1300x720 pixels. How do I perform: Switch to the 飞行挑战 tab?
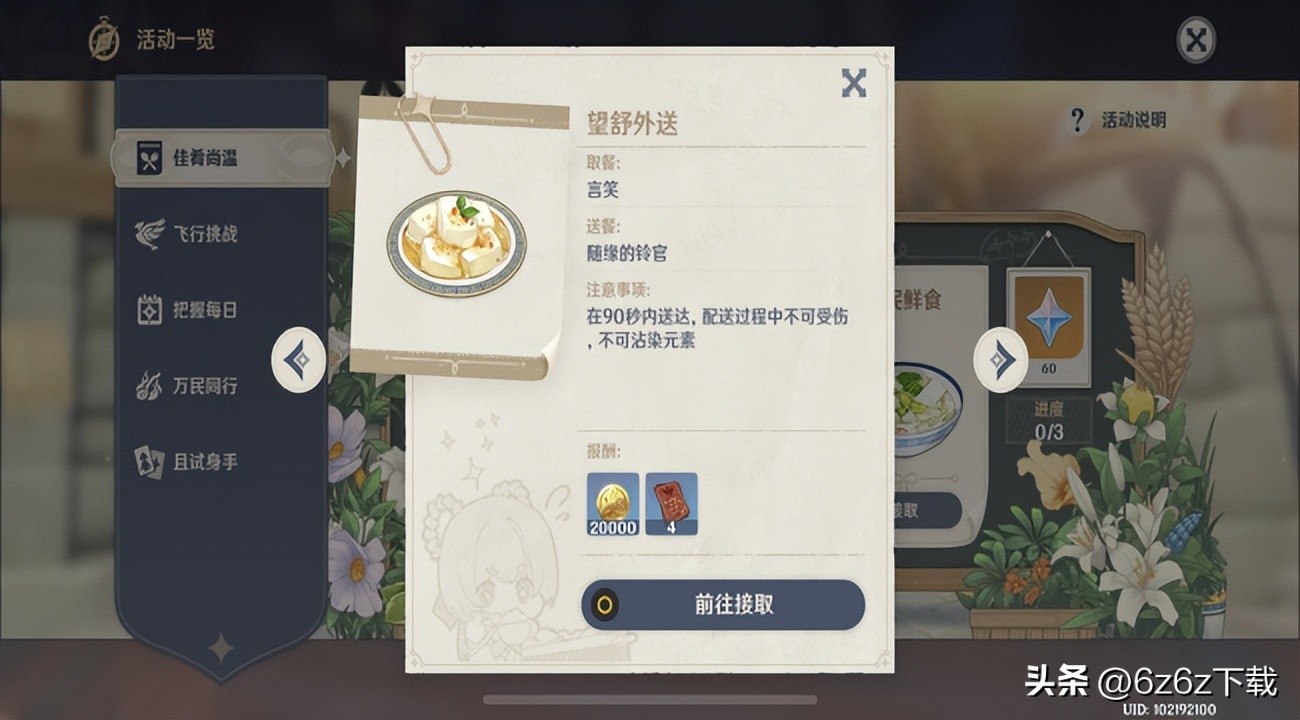(x=210, y=232)
